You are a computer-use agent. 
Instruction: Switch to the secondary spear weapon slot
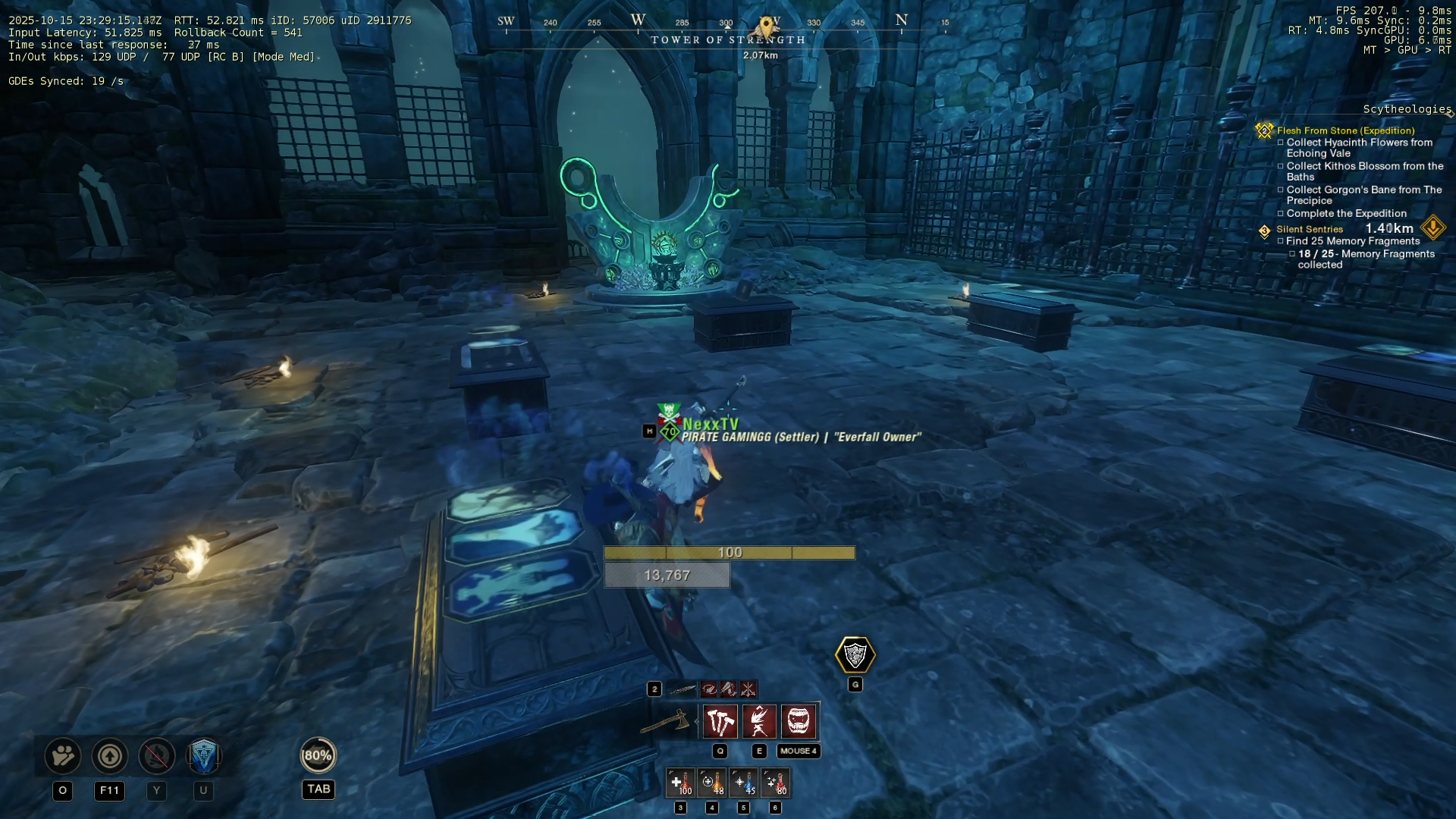tap(682, 689)
